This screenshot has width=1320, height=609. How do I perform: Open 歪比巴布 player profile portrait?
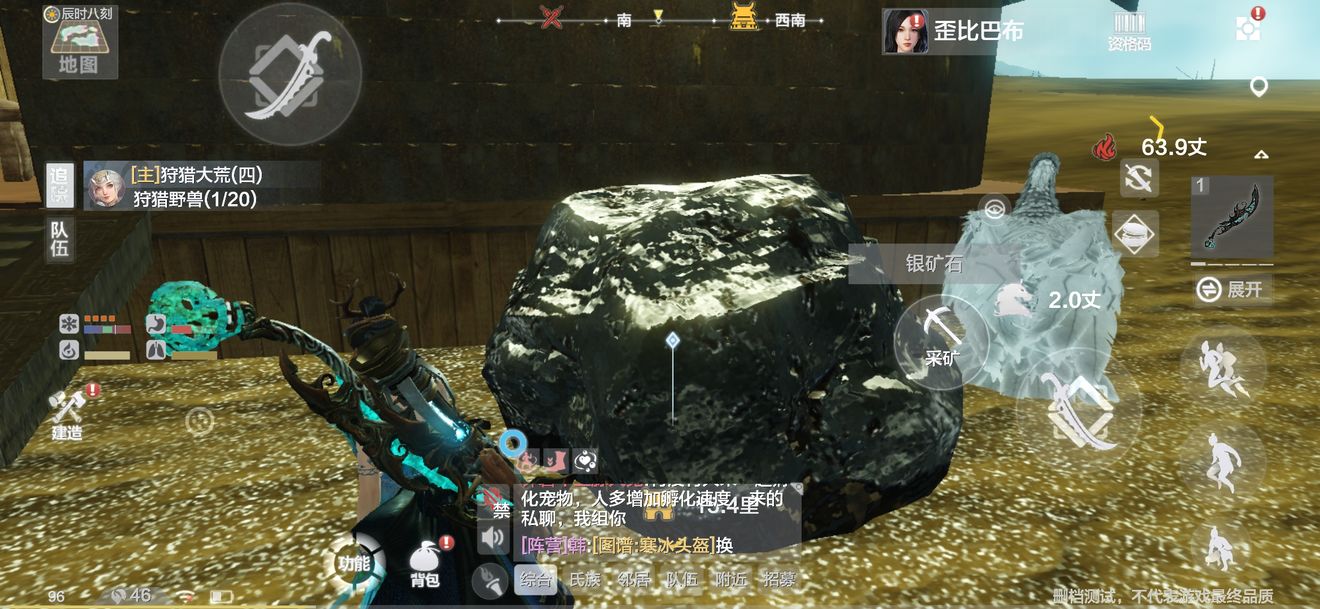(905, 31)
